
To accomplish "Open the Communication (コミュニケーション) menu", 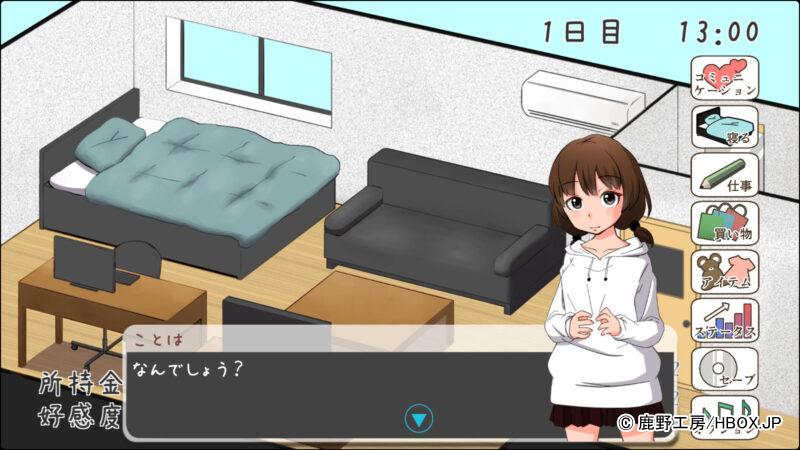I will [x=725, y=78].
